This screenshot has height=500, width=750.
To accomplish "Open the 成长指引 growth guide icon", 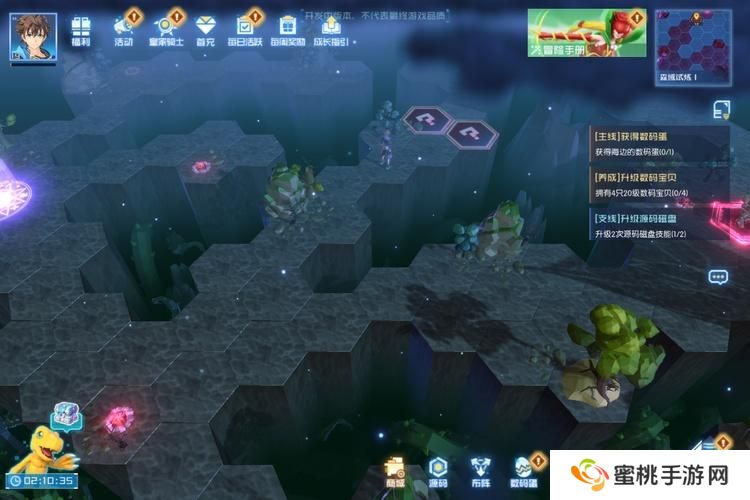I will pyautogui.click(x=331, y=31).
